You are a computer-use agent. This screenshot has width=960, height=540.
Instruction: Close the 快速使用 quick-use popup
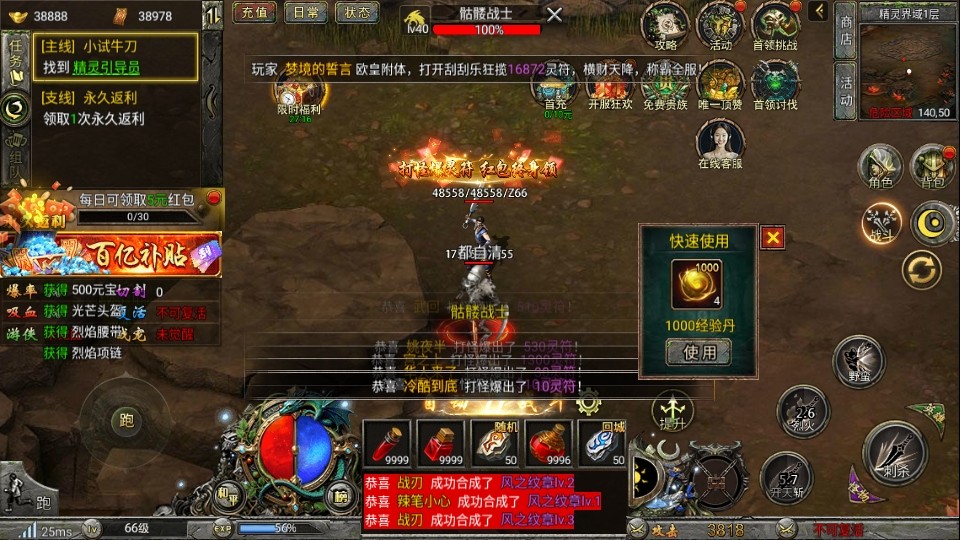click(x=772, y=237)
